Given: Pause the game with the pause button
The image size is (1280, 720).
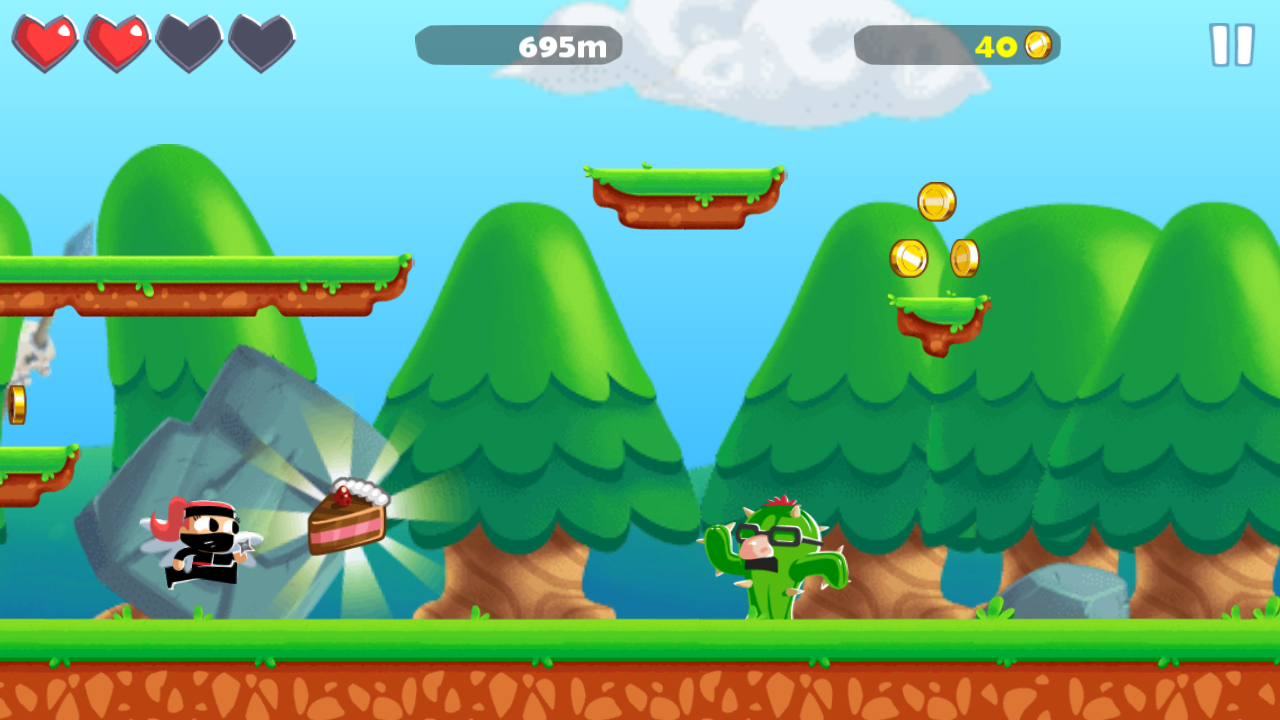Looking at the screenshot, I should (1231, 45).
